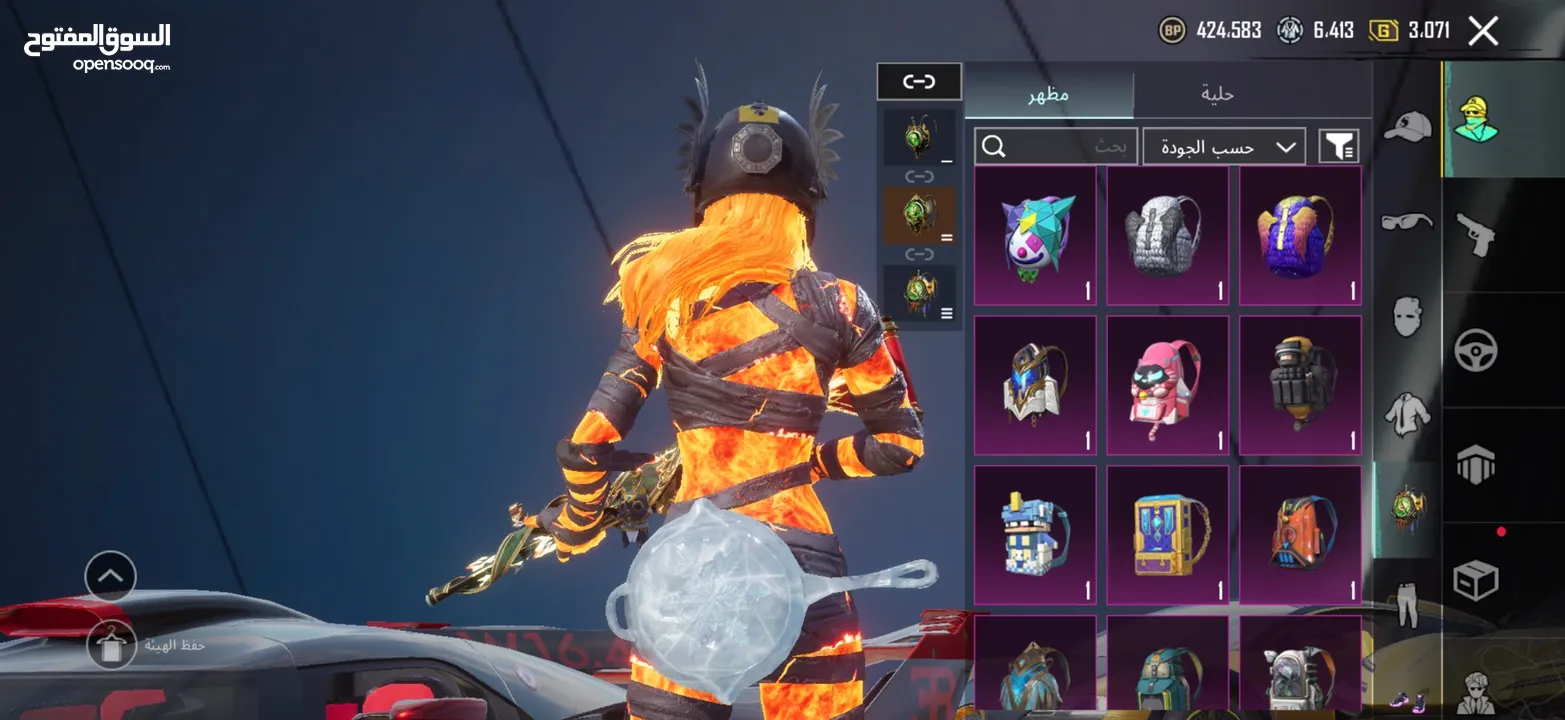The width and height of the screenshot is (1565, 720).
Task: Click the بحث search field
Action: pos(1056,147)
